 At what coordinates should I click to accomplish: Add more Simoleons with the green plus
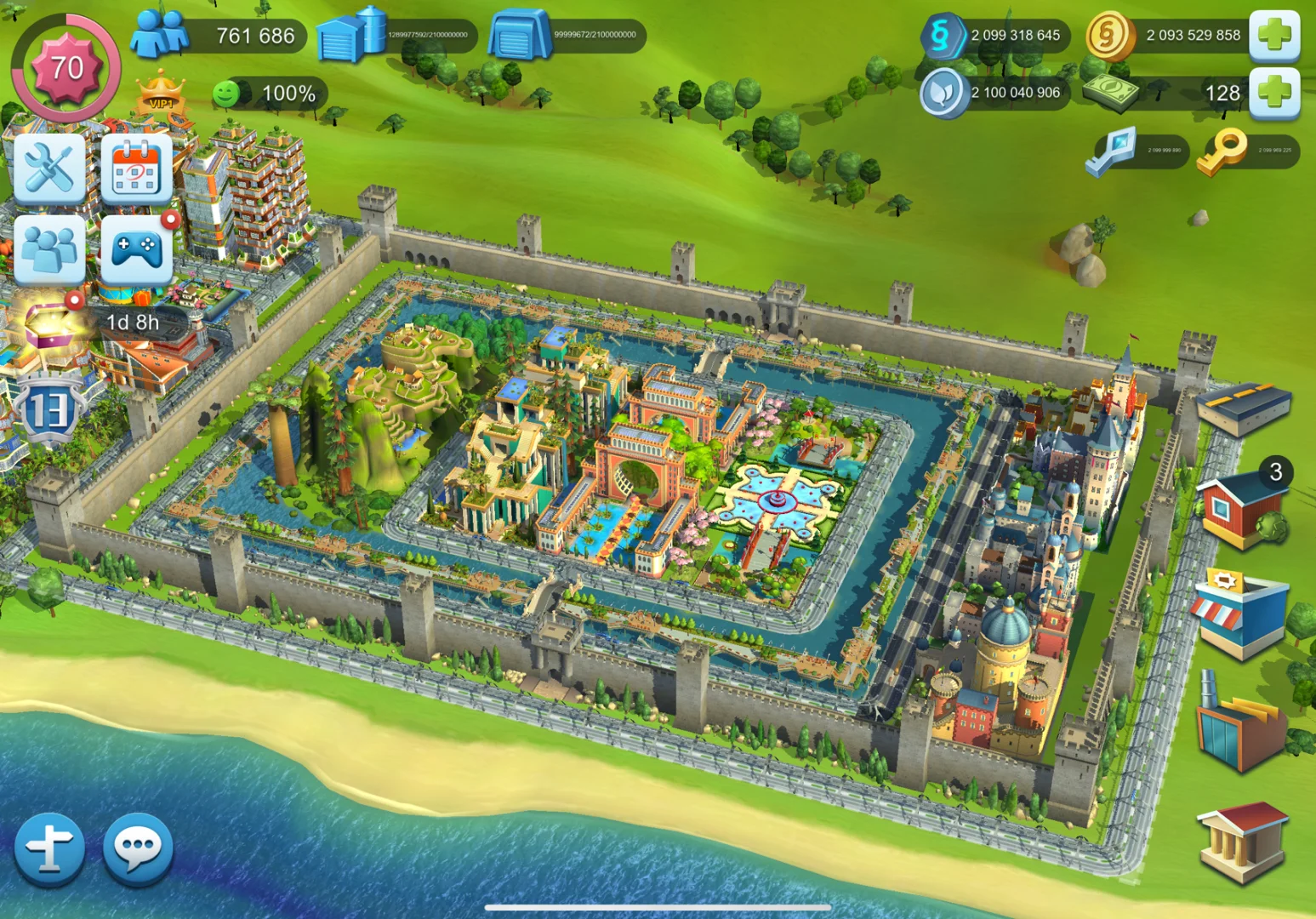pyautogui.click(x=1273, y=35)
